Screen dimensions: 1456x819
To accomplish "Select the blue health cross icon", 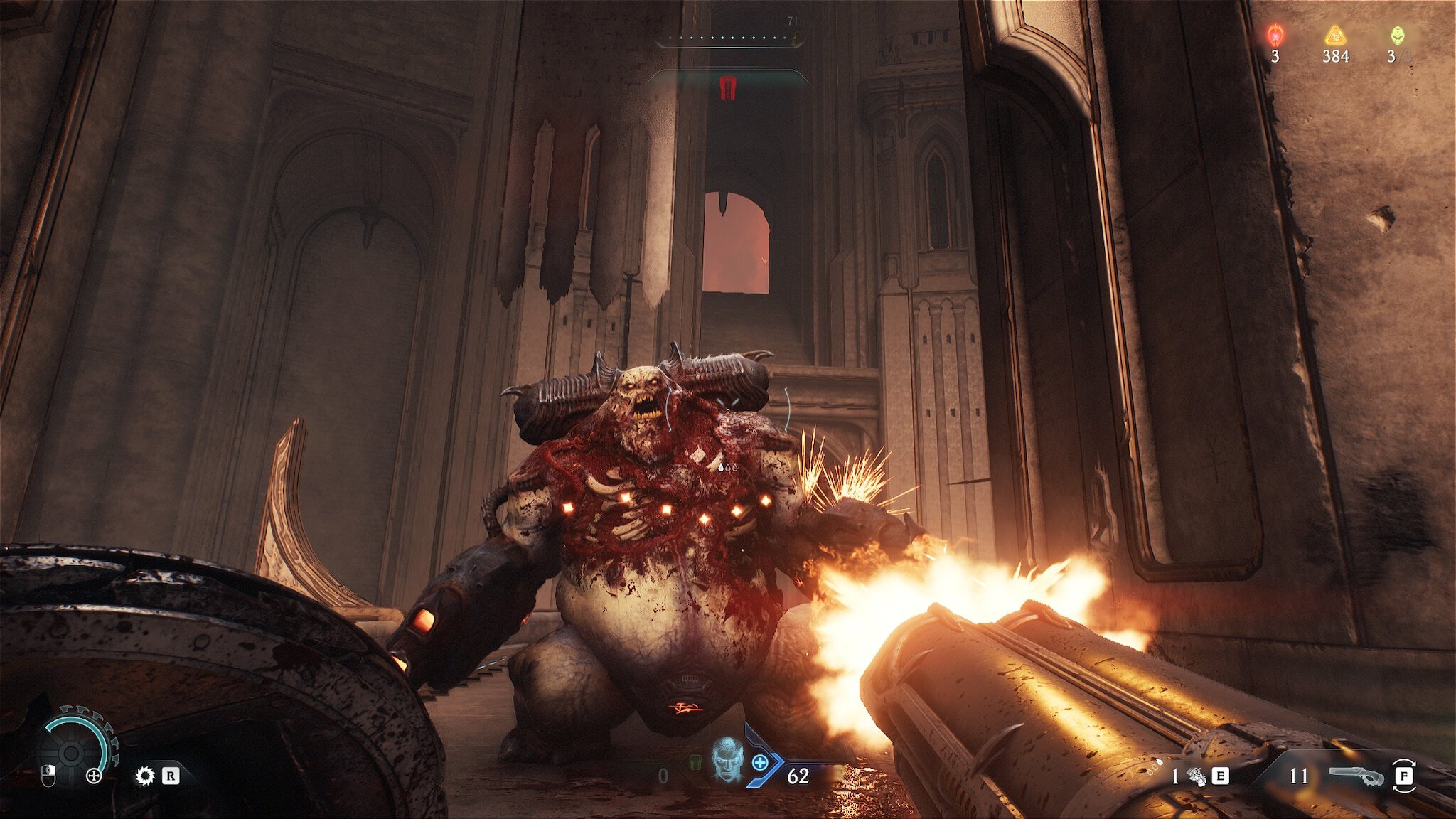I will 760,763.
